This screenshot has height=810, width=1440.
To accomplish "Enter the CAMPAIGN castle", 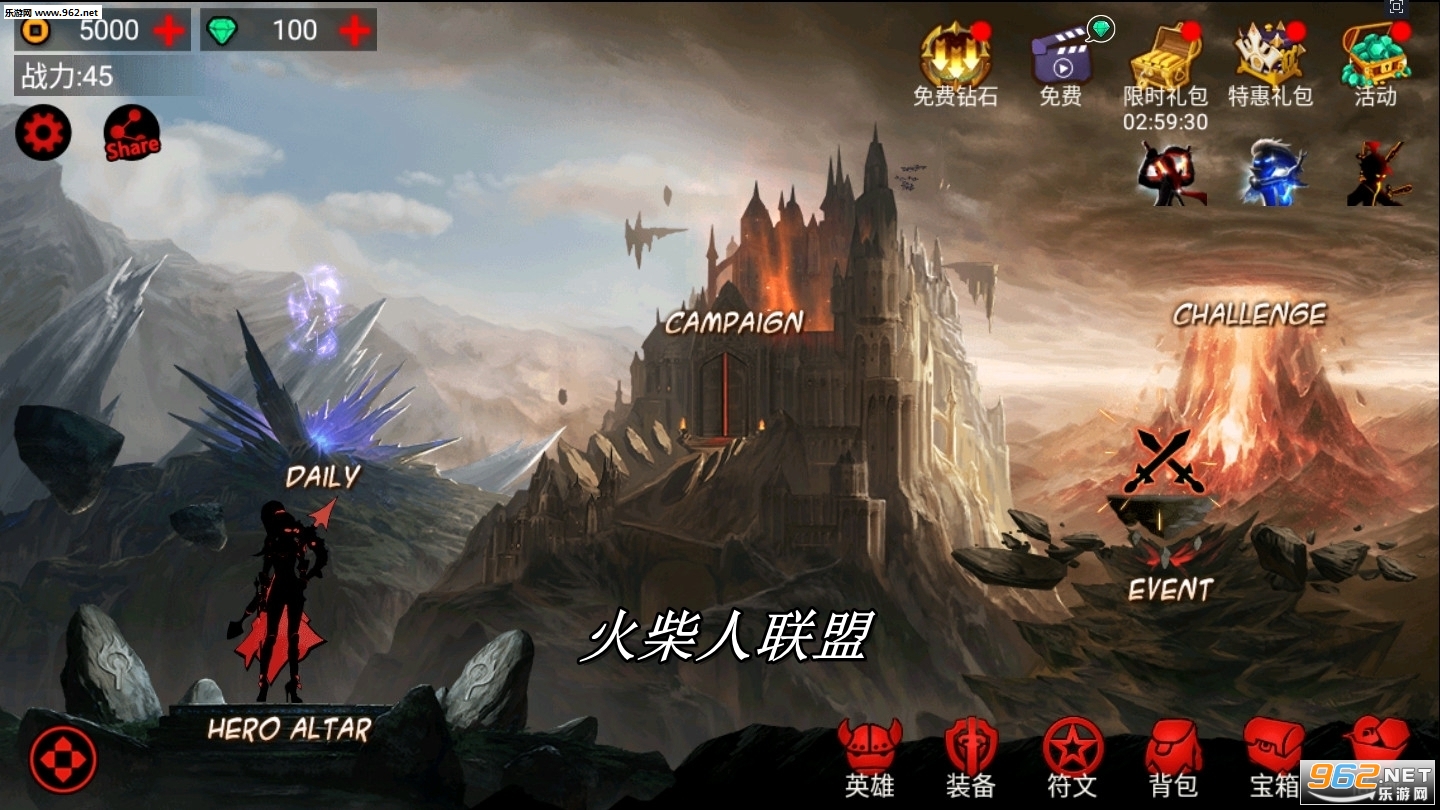I will [732, 322].
